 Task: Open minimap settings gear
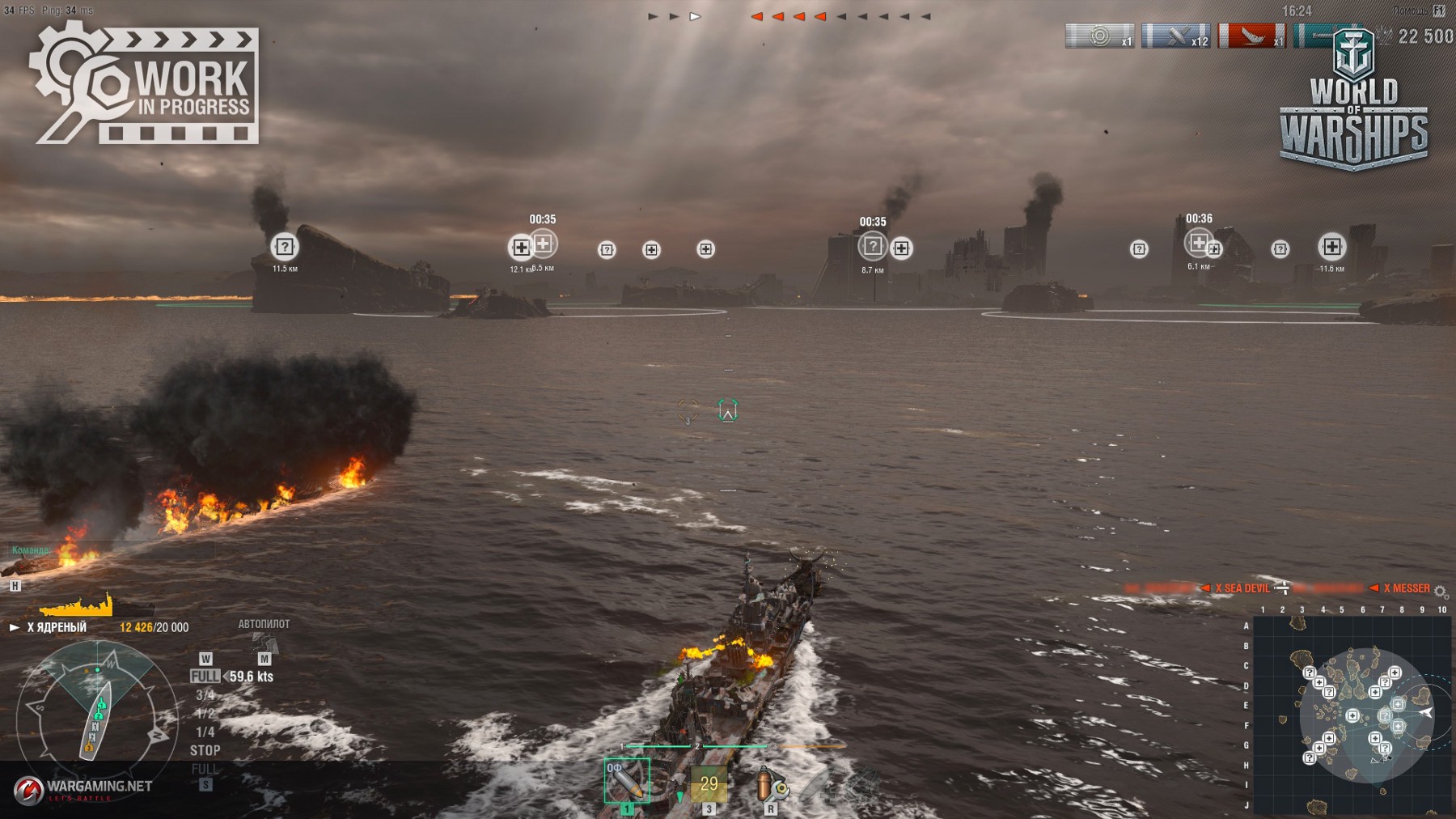tap(1441, 592)
